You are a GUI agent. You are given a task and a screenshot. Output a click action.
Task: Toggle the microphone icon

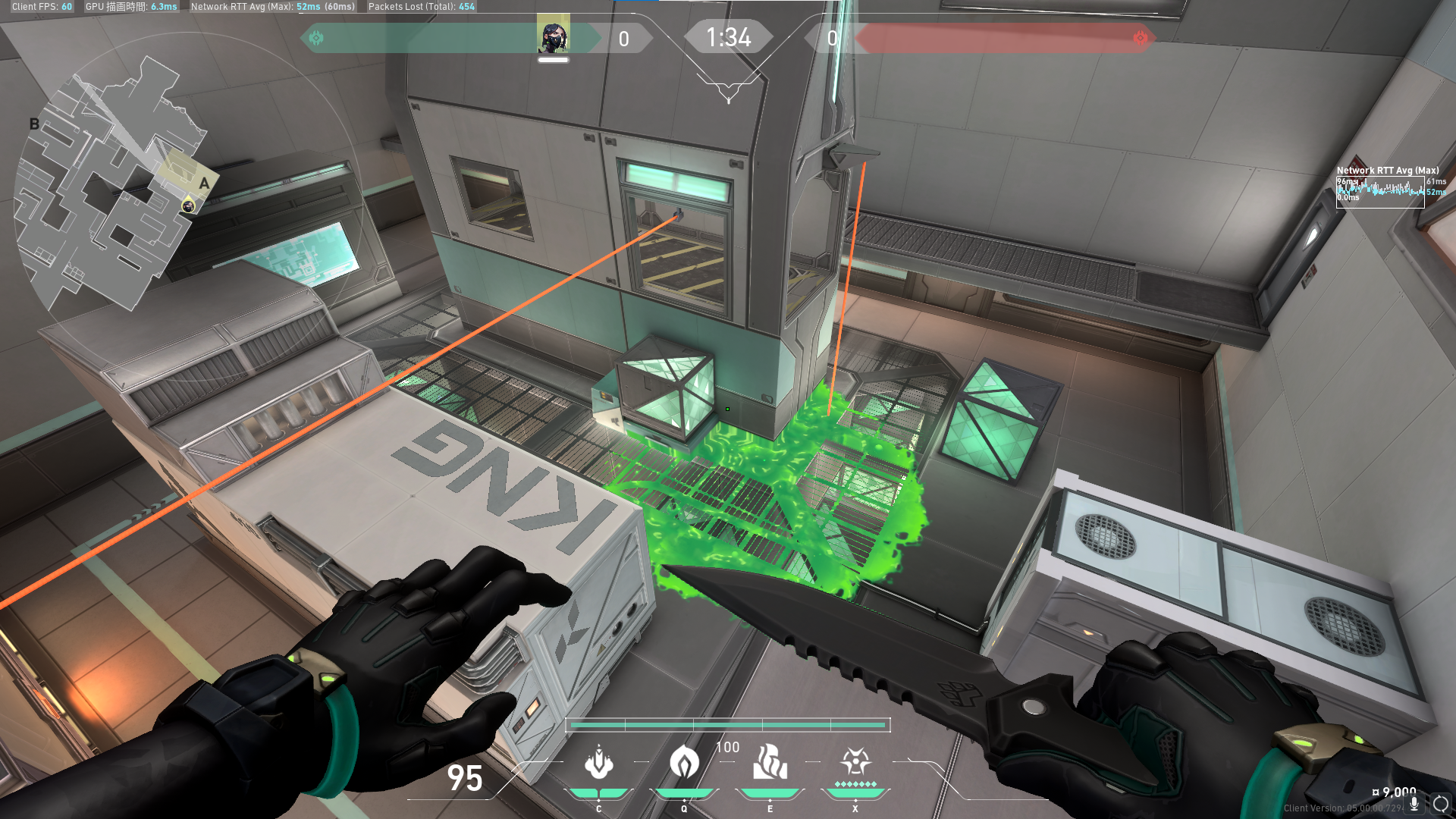(x=1414, y=804)
